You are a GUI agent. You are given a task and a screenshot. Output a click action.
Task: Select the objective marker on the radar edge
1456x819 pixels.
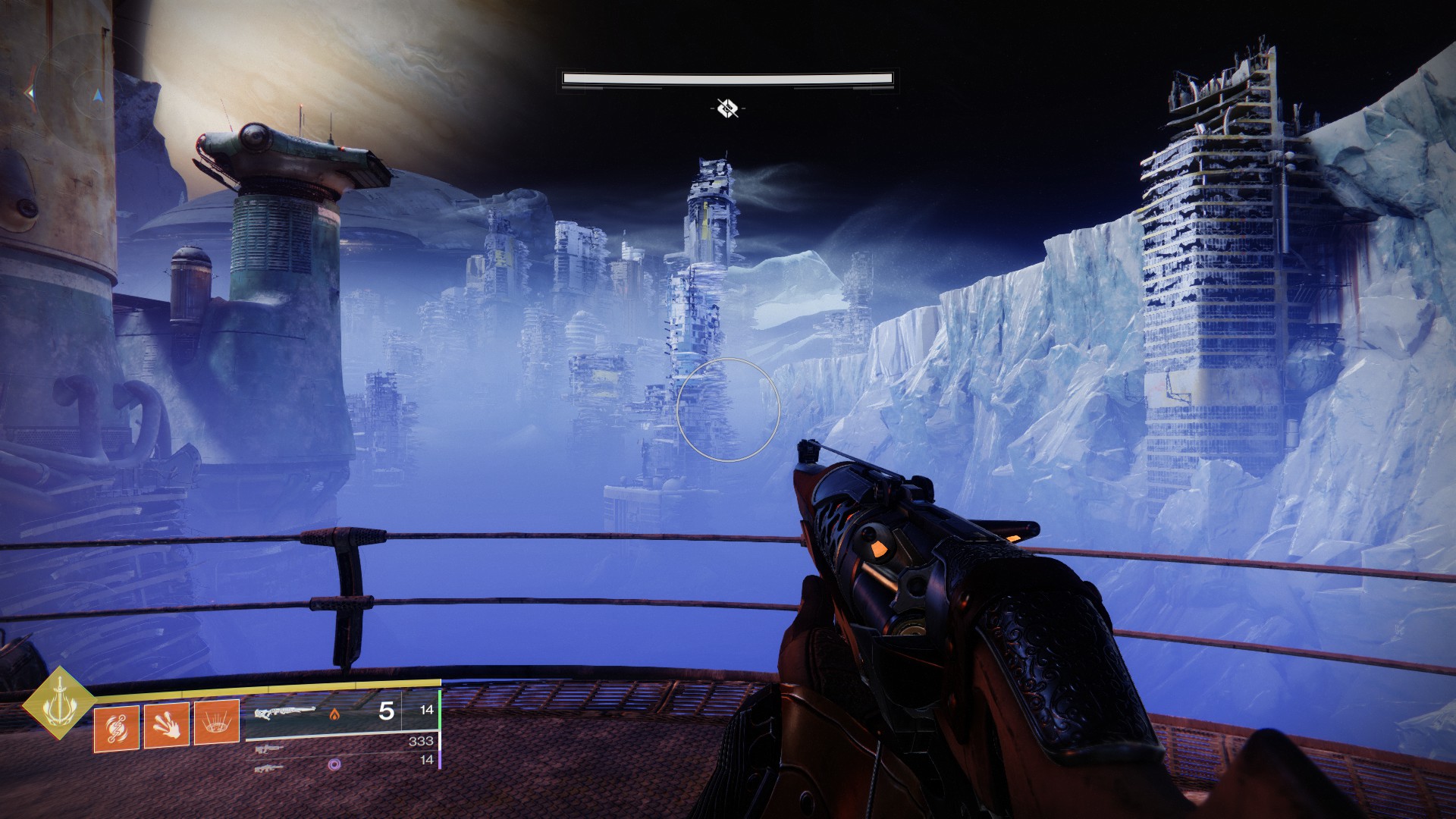(30, 93)
